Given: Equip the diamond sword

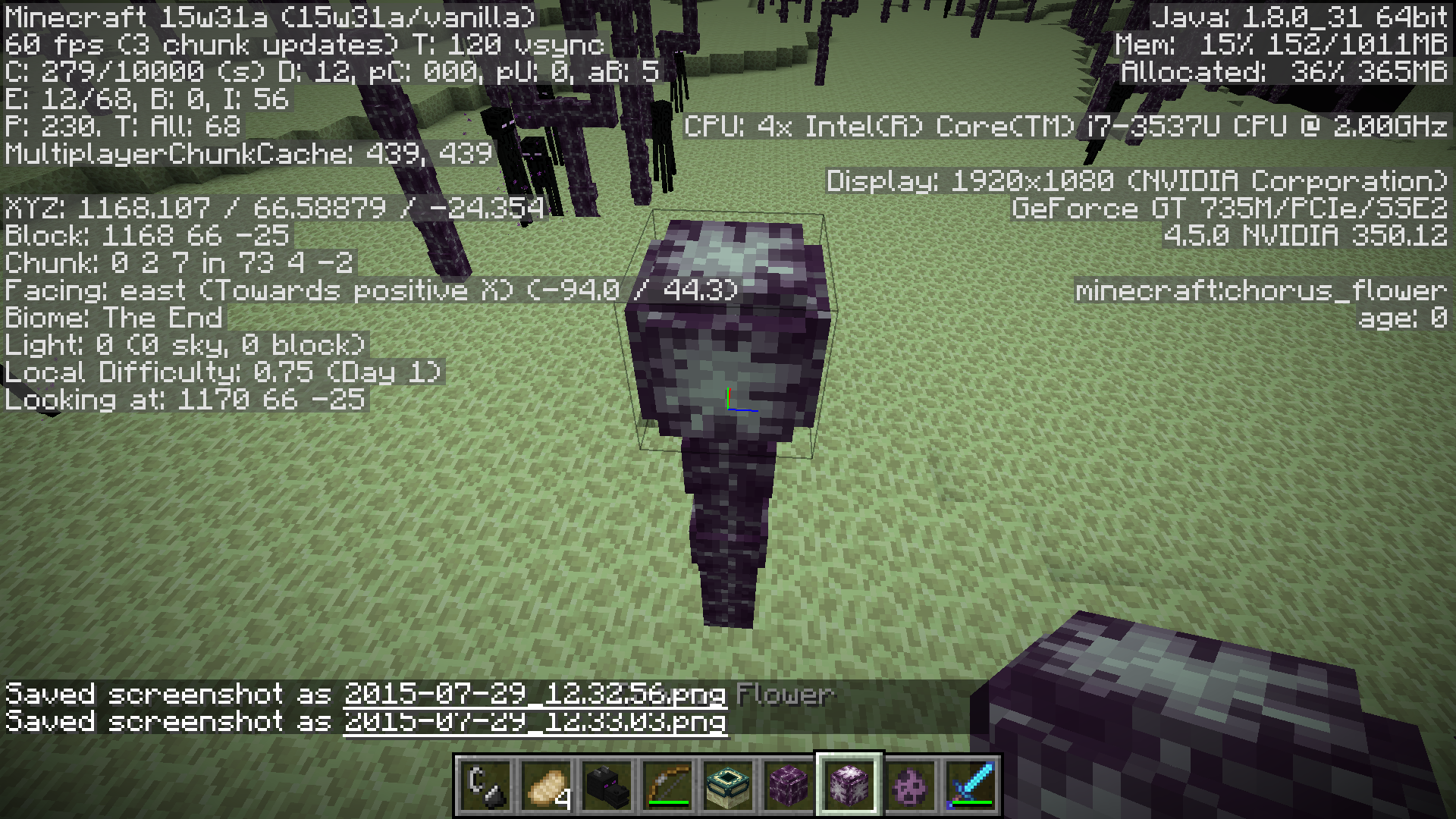Looking at the screenshot, I should point(971,786).
